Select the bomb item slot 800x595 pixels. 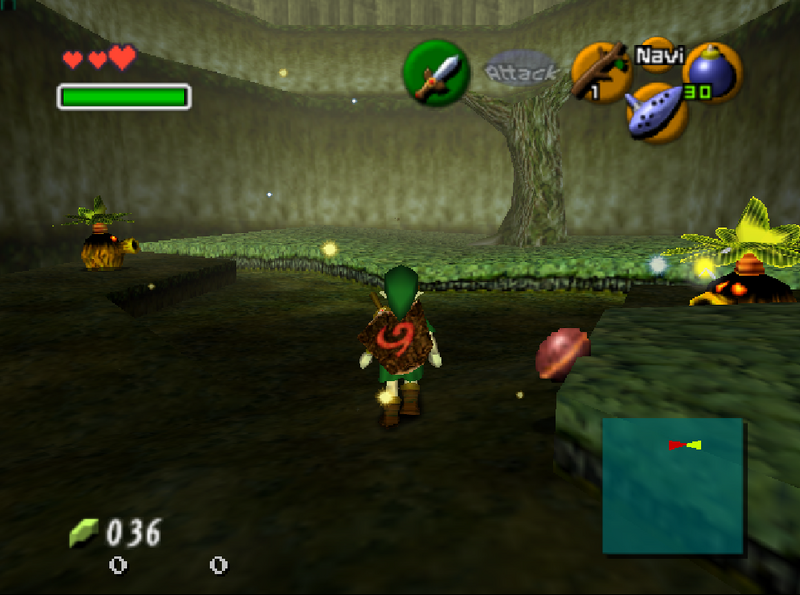pos(712,72)
